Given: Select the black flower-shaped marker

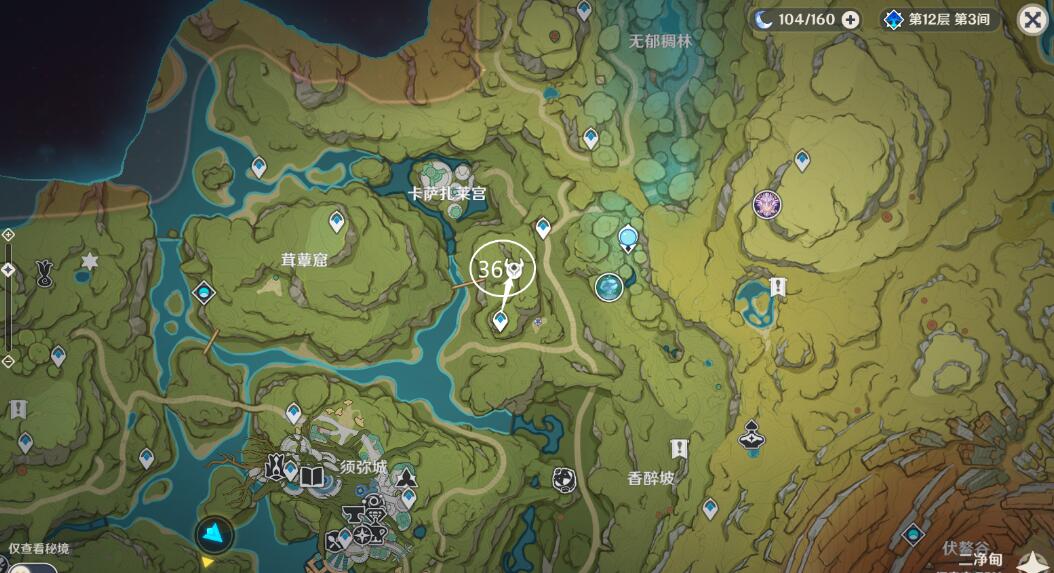Looking at the screenshot, I should (x=45, y=272).
